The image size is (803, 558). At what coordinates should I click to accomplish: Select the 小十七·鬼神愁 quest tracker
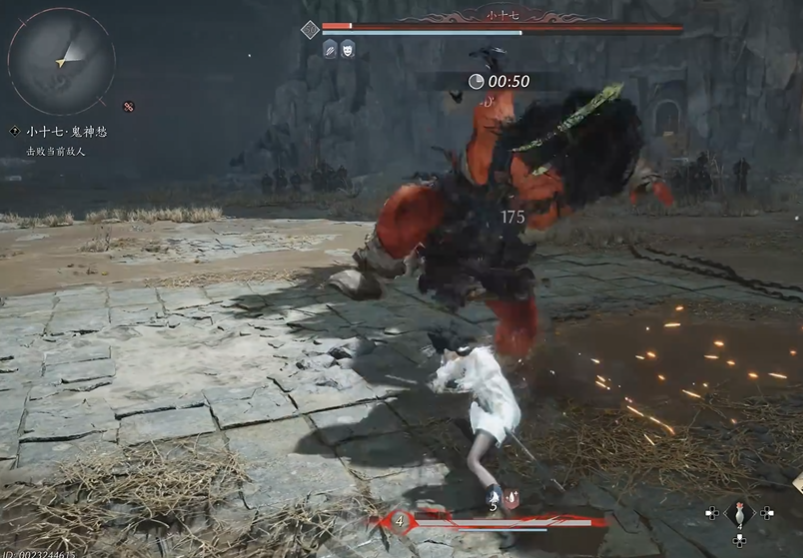pos(66,132)
